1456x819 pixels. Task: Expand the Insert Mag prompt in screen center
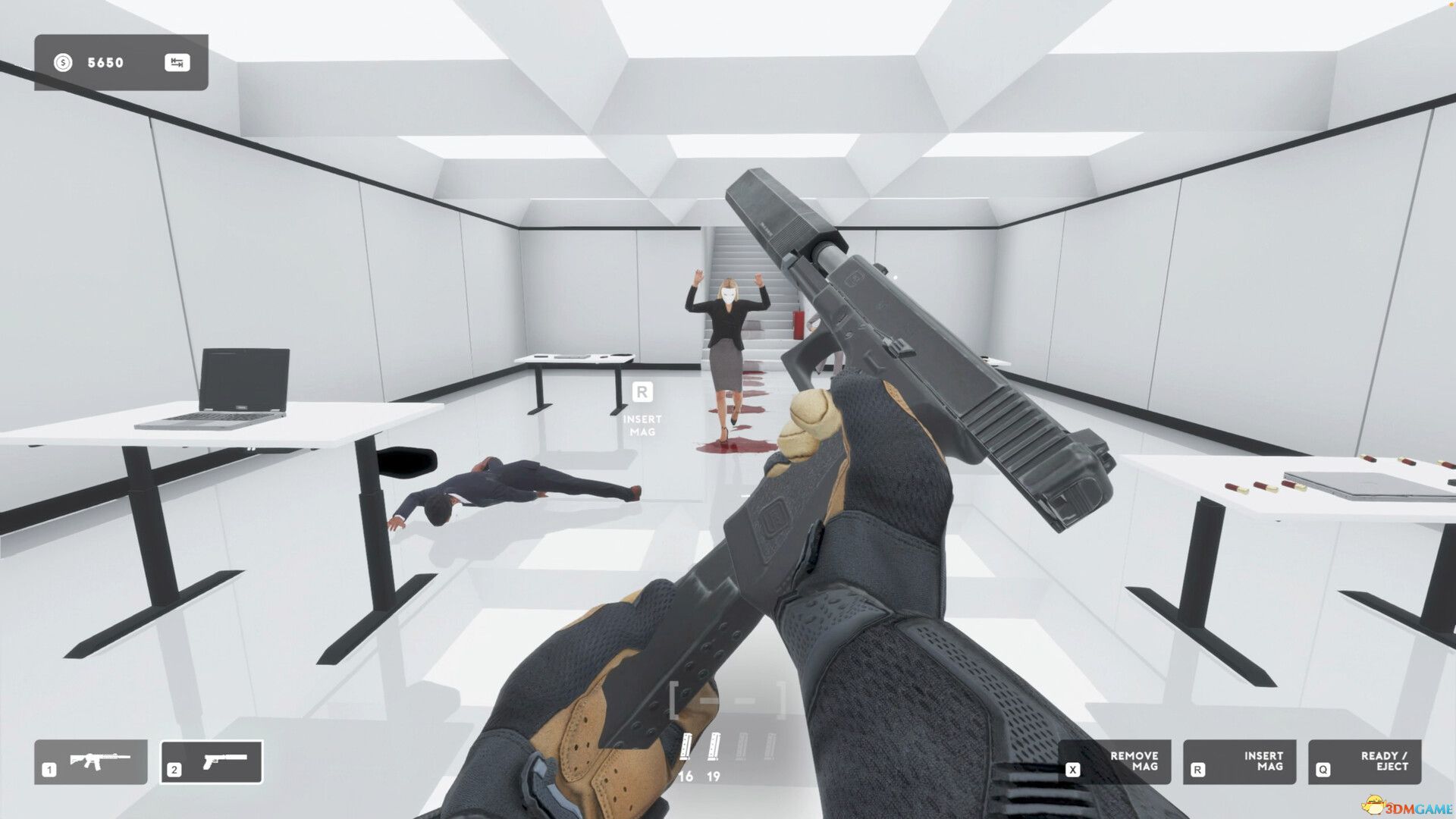pos(644,409)
